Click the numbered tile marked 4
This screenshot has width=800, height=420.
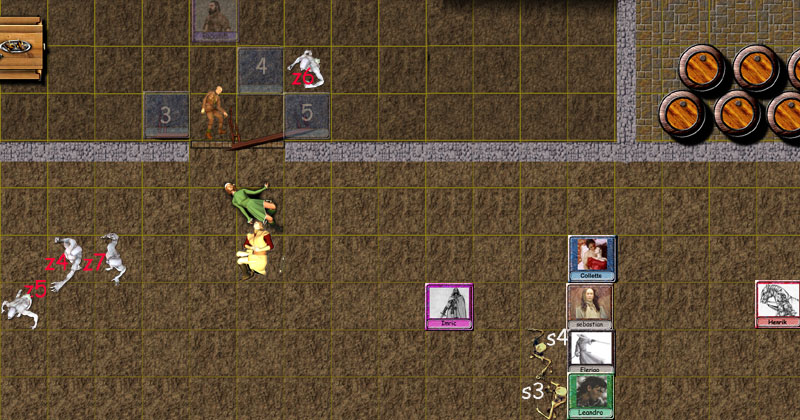[x=260, y=70]
